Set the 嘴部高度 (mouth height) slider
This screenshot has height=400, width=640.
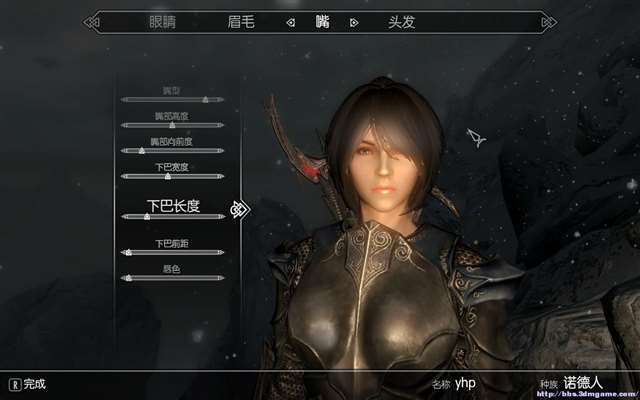click(x=173, y=125)
